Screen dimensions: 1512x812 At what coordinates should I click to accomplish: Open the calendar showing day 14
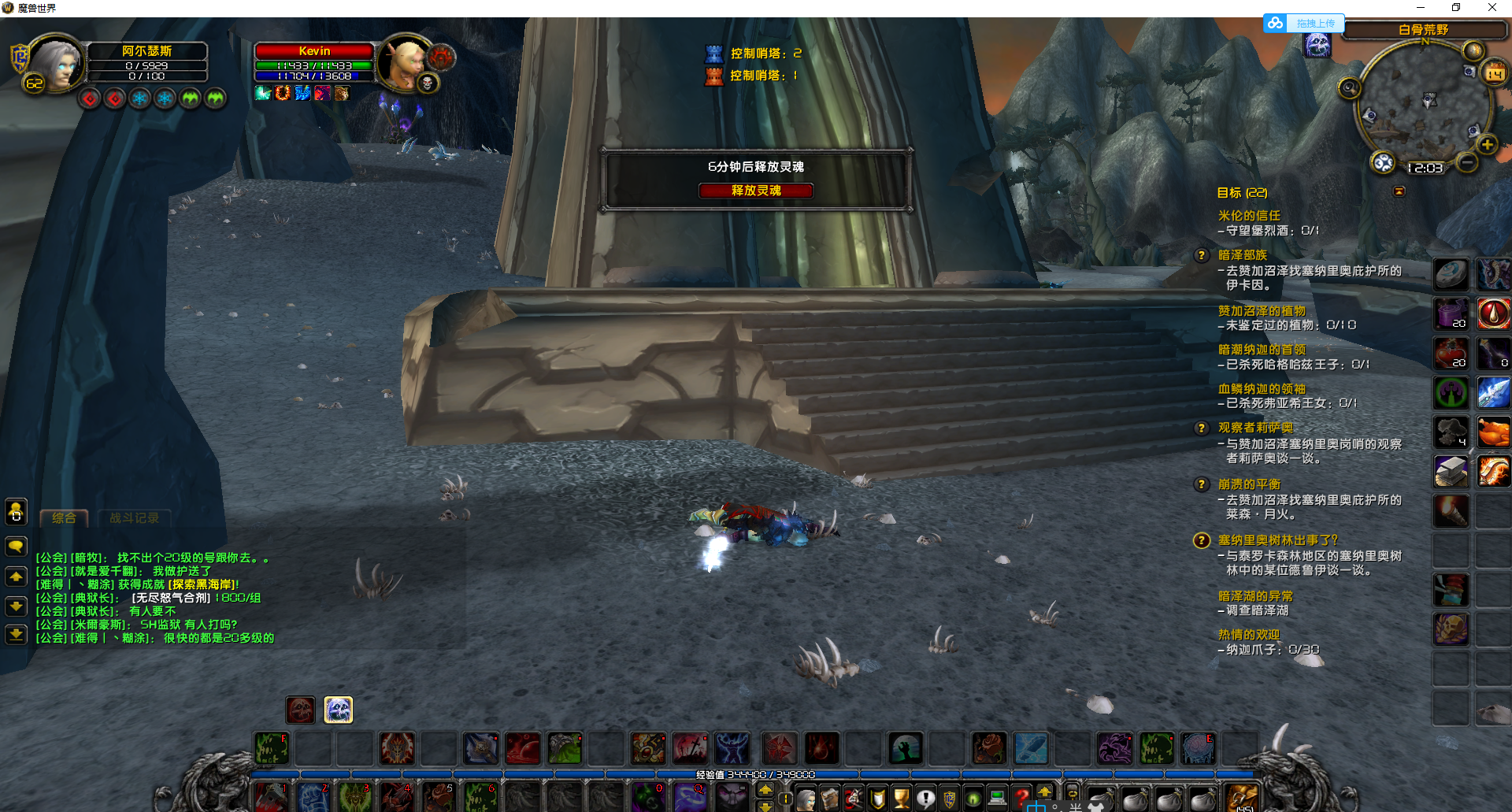(1494, 74)
